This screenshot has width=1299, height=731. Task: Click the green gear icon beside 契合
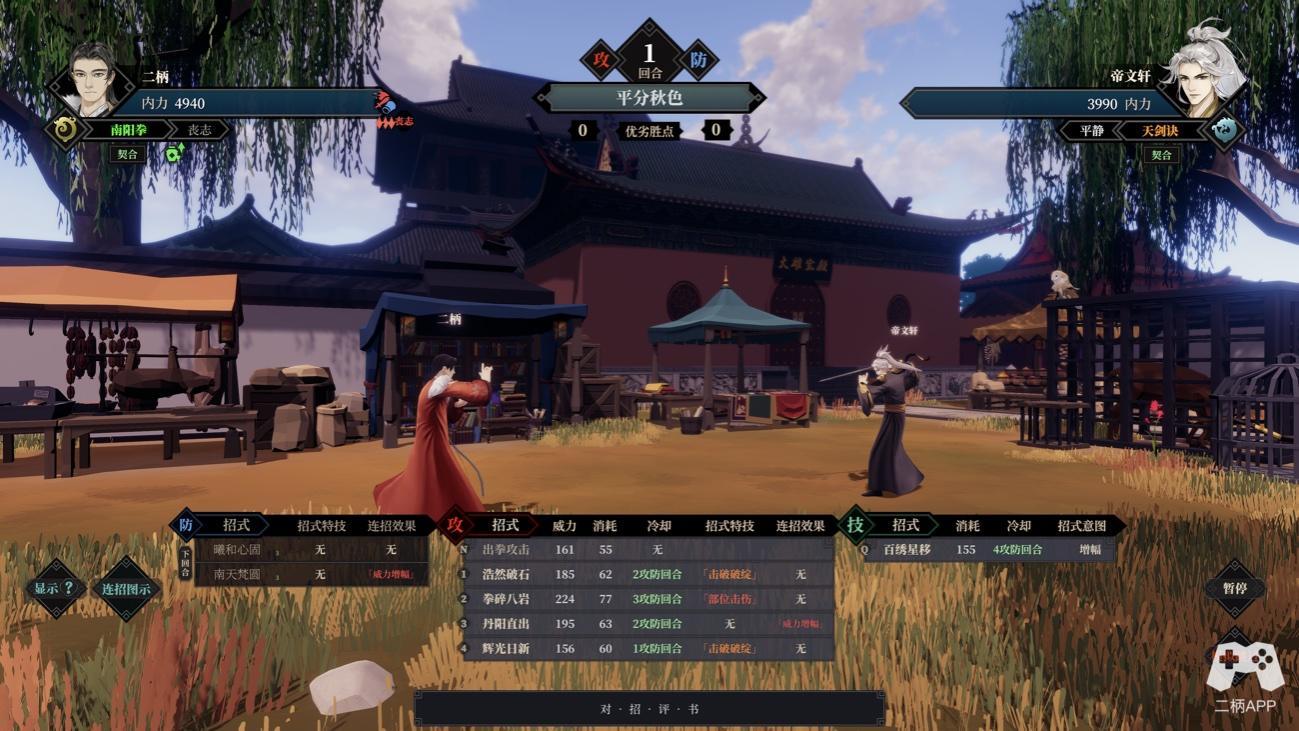point(175,154)
